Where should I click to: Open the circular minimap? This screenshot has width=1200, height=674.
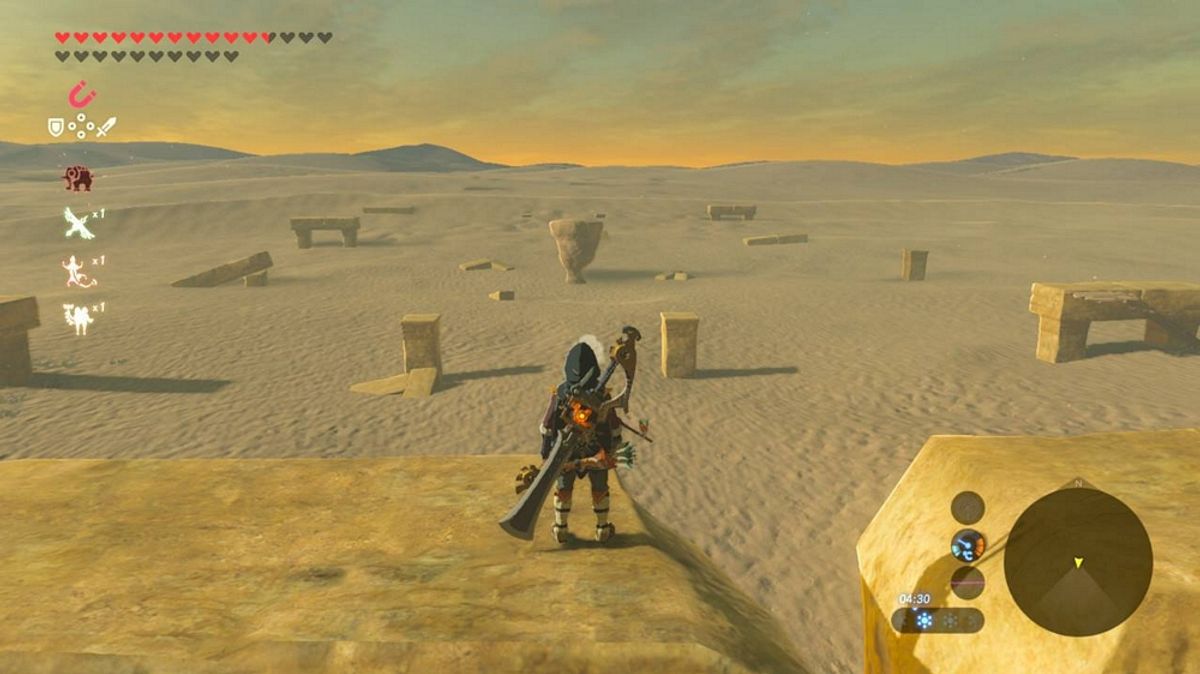1078,561
